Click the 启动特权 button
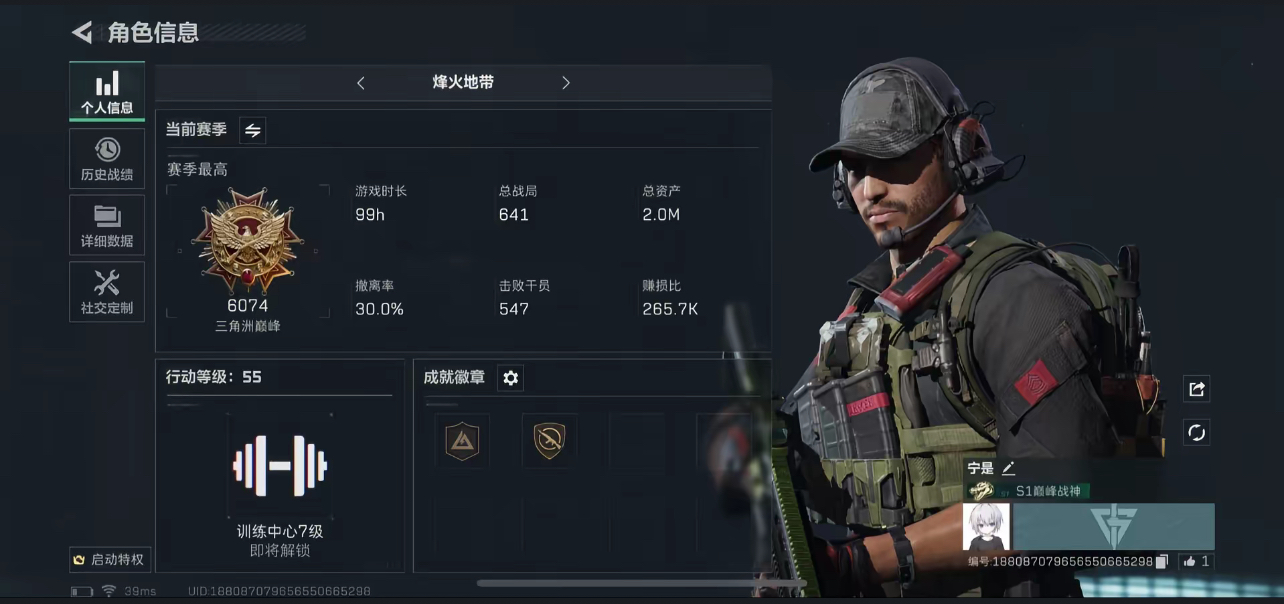The image size is (1284, 604). [109, 560]
